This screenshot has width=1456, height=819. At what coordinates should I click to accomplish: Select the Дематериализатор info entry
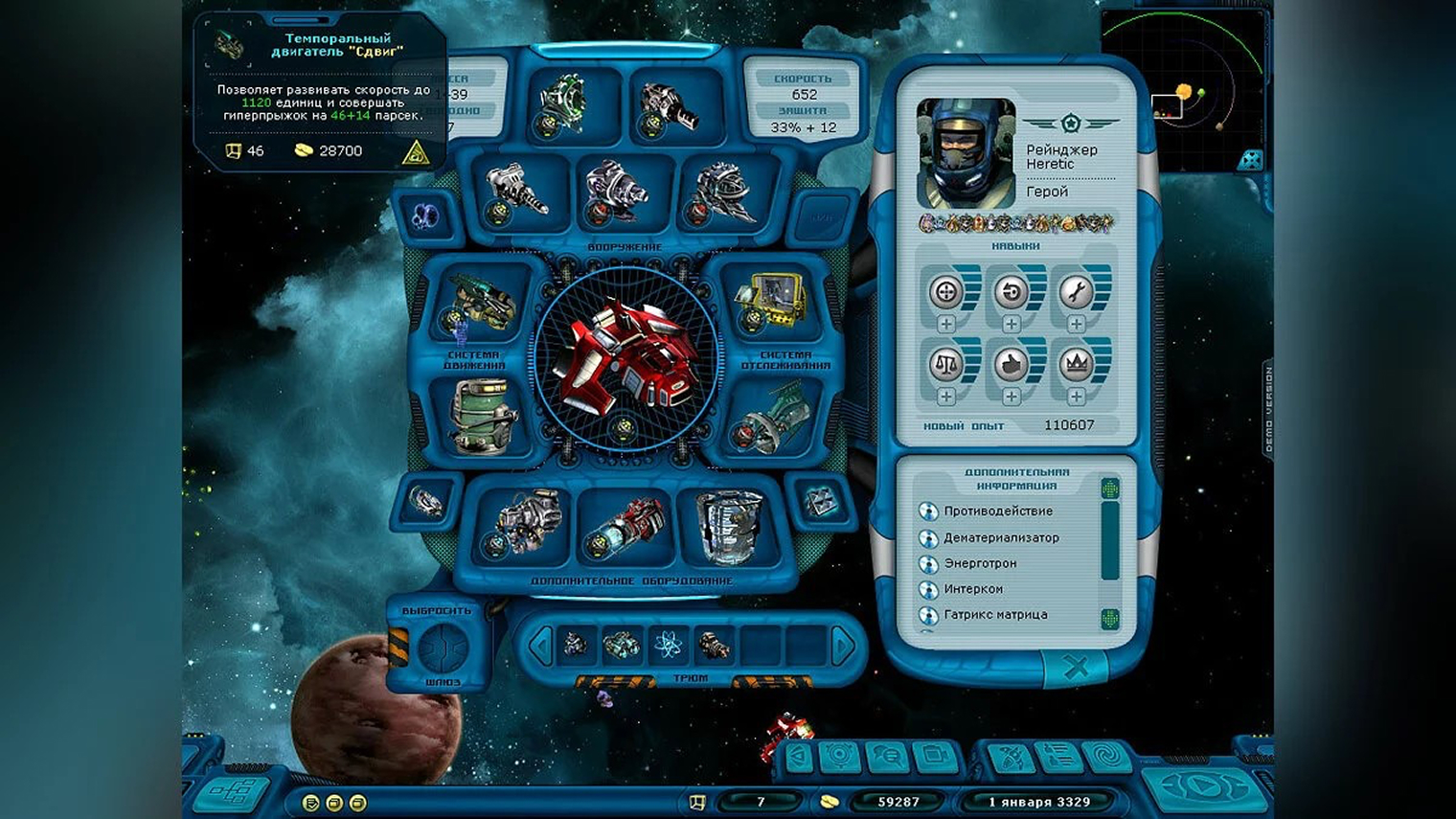click(x=1001, y=538)
